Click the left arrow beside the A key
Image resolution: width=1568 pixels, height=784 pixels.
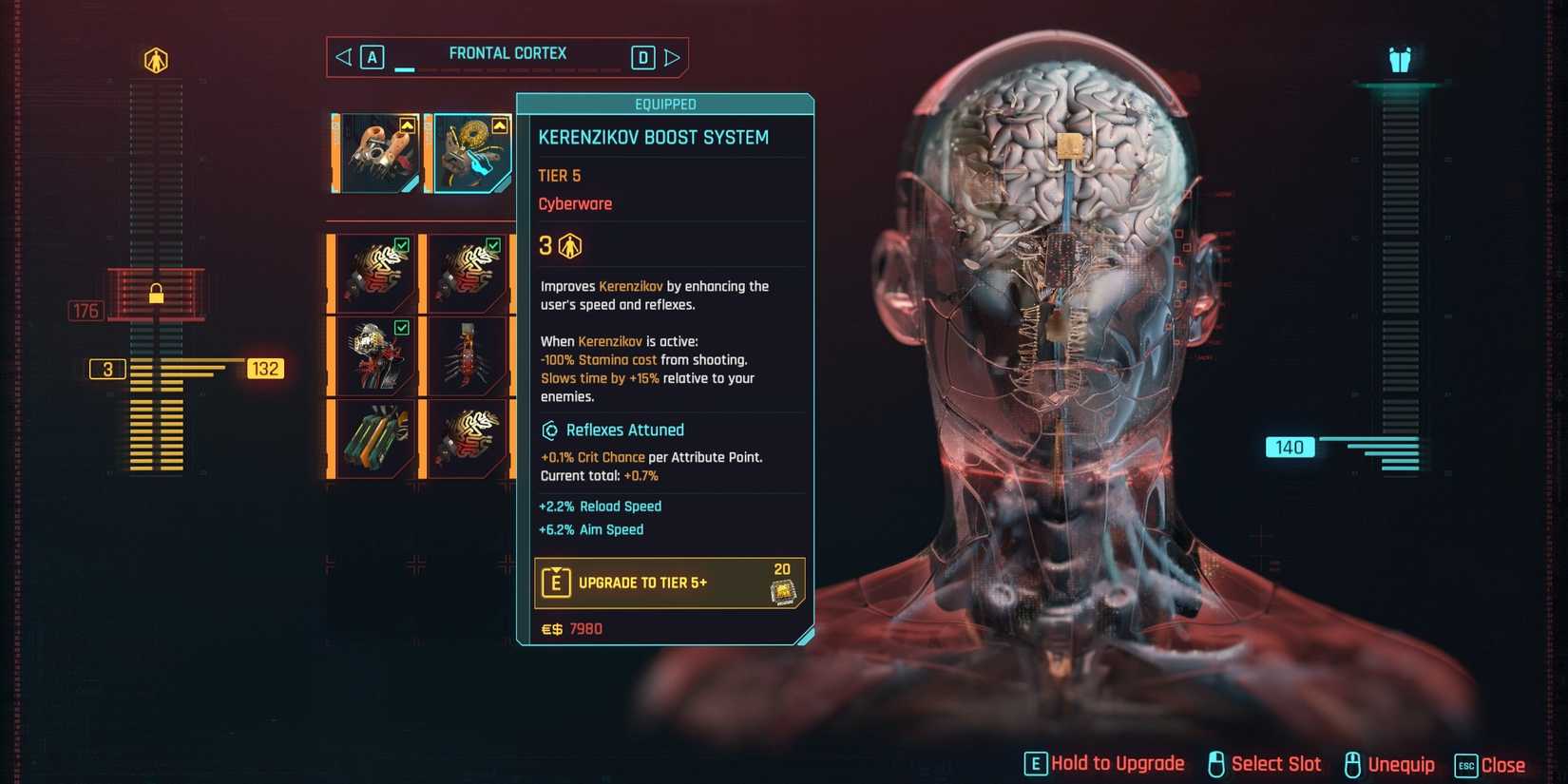[344, 57]
